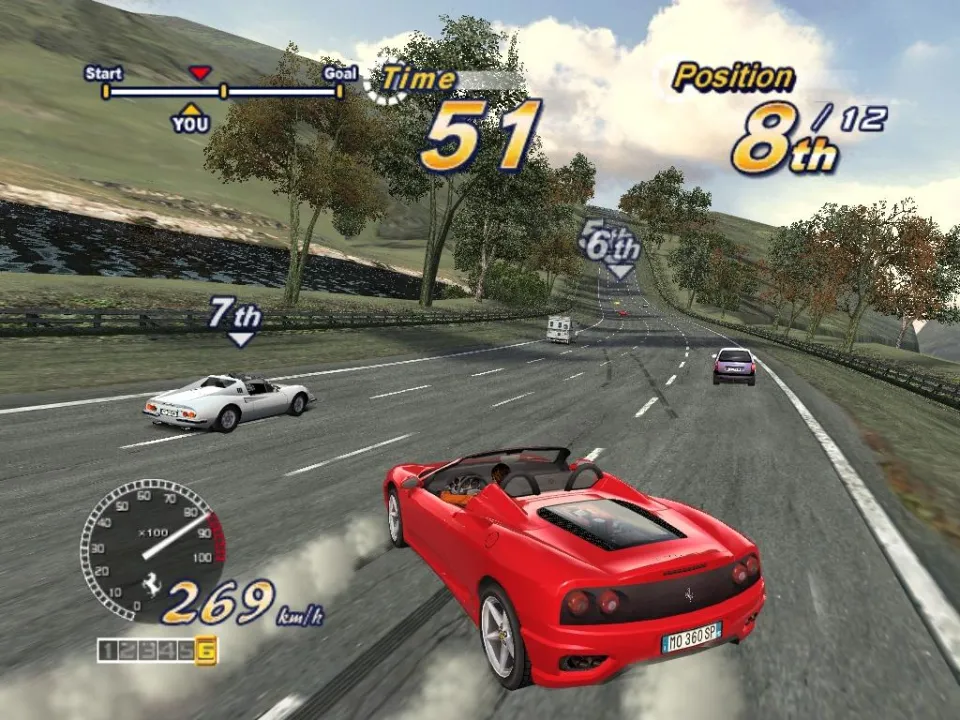Click the Start-to-Goal course progress bar
This screenshot has height=720, width=960.
(x=222, y=92)
